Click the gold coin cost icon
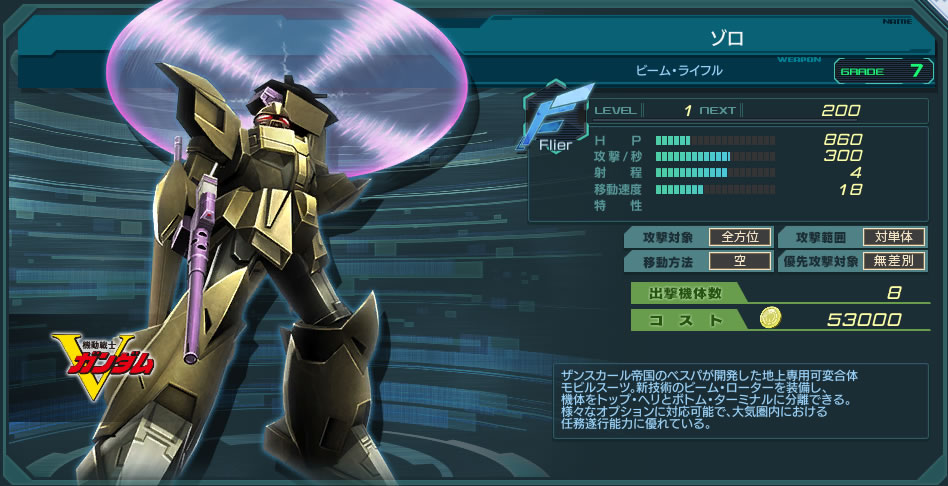Image resolution: width=948 pixels, height=486 pixels. pos(770,318)
